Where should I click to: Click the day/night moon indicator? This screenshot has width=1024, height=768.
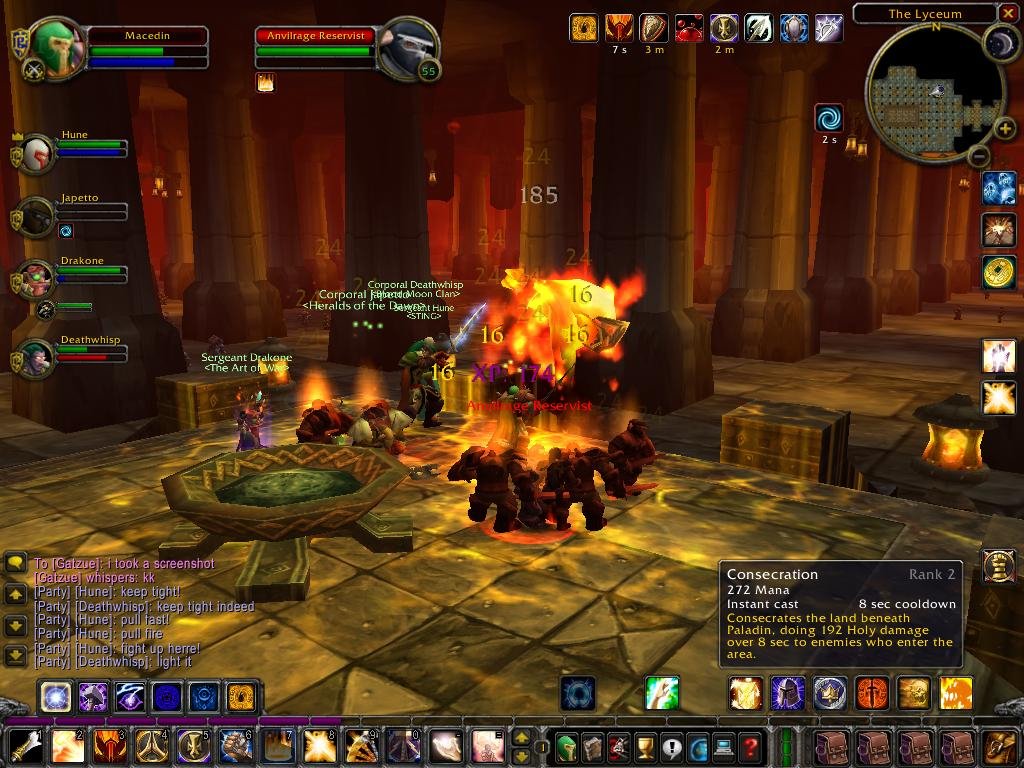pyautogui.click(x=1000, y=43)
